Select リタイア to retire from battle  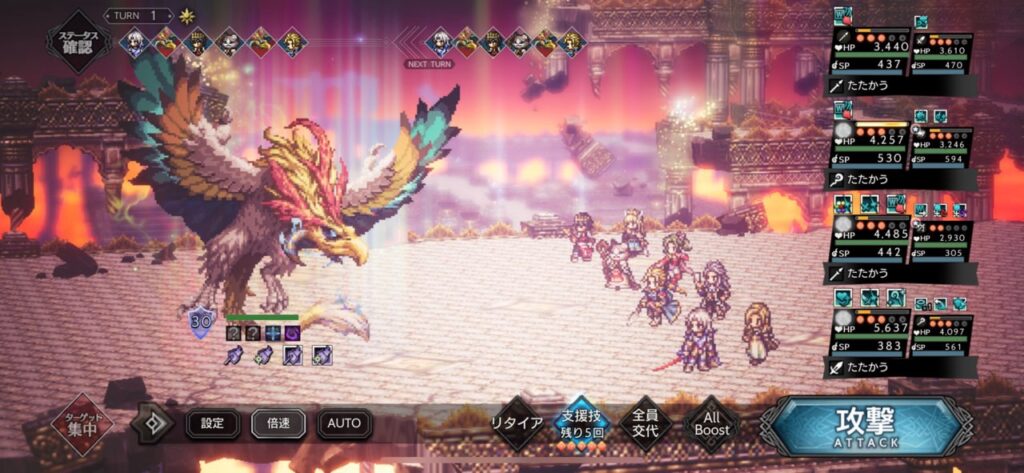pyautogui.click(x=516, y=423)
